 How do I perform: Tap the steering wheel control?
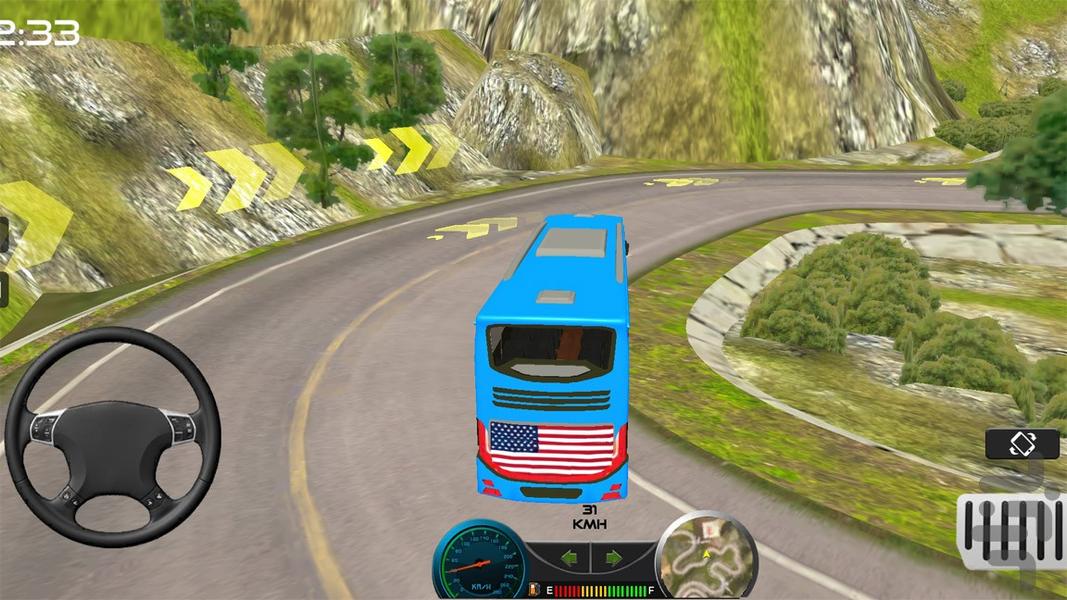112,436
